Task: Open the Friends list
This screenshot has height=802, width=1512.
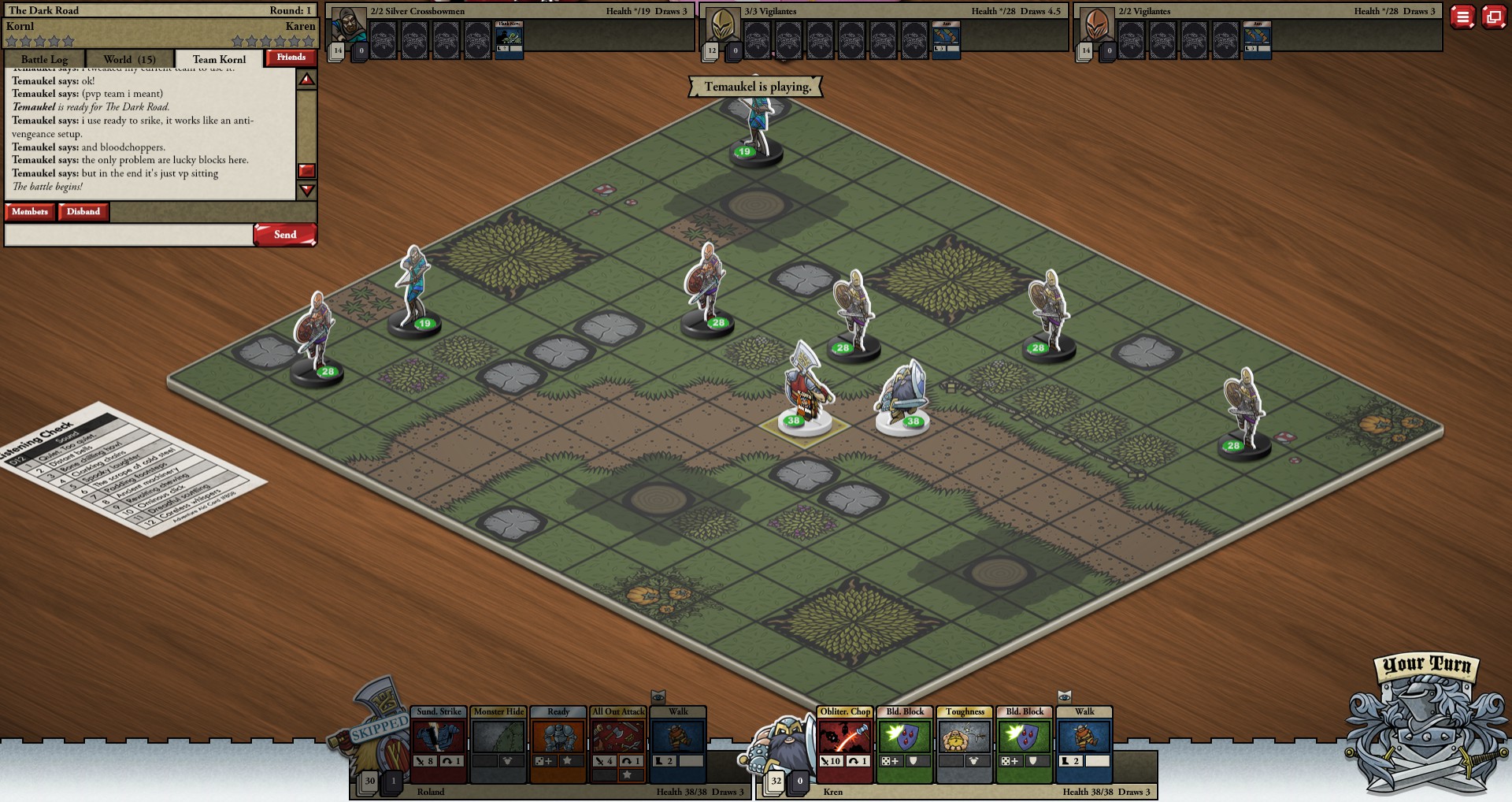Action: coord(291,58)
